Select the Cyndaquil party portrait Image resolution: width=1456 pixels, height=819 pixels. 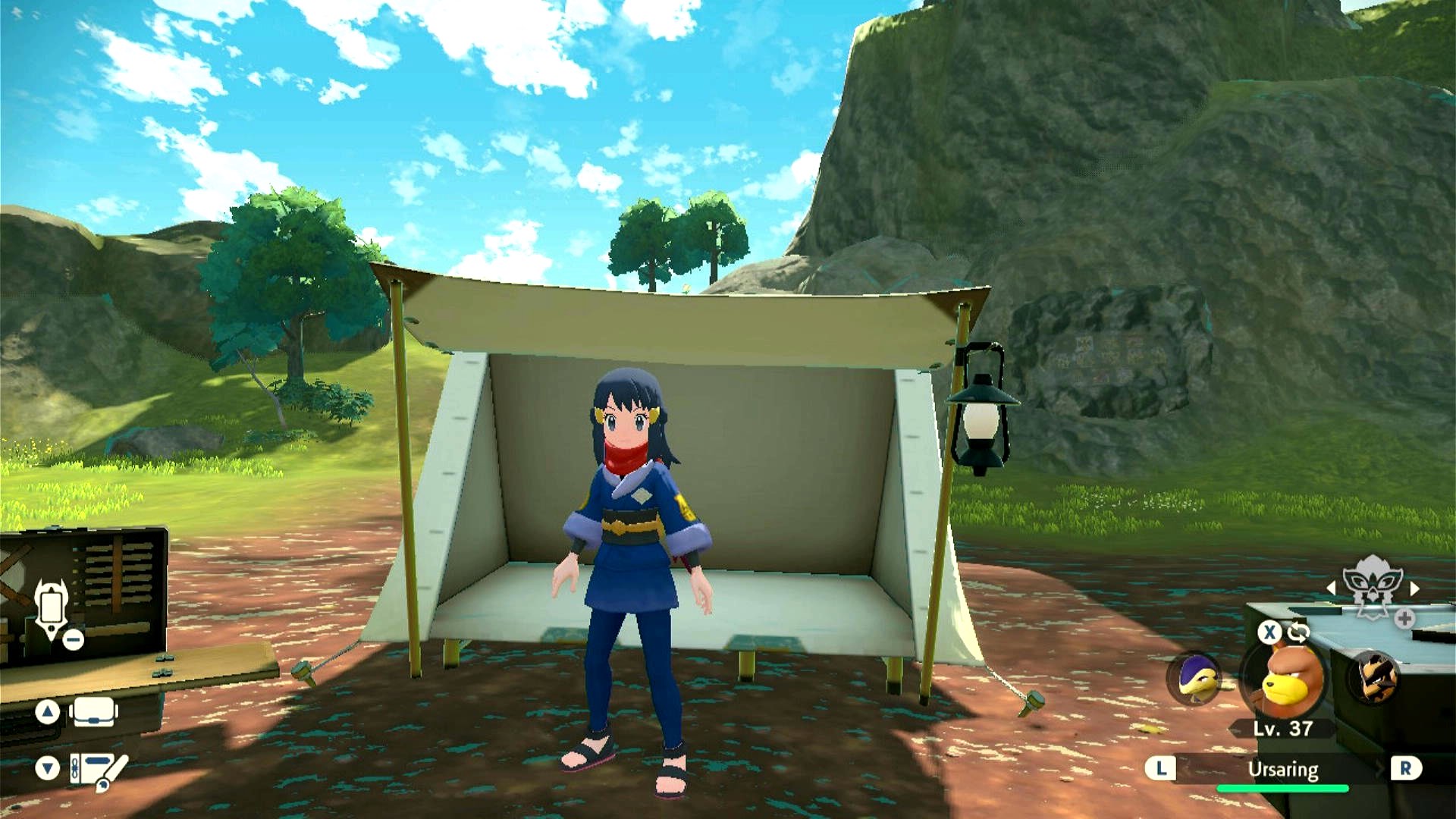[1194, 677]
